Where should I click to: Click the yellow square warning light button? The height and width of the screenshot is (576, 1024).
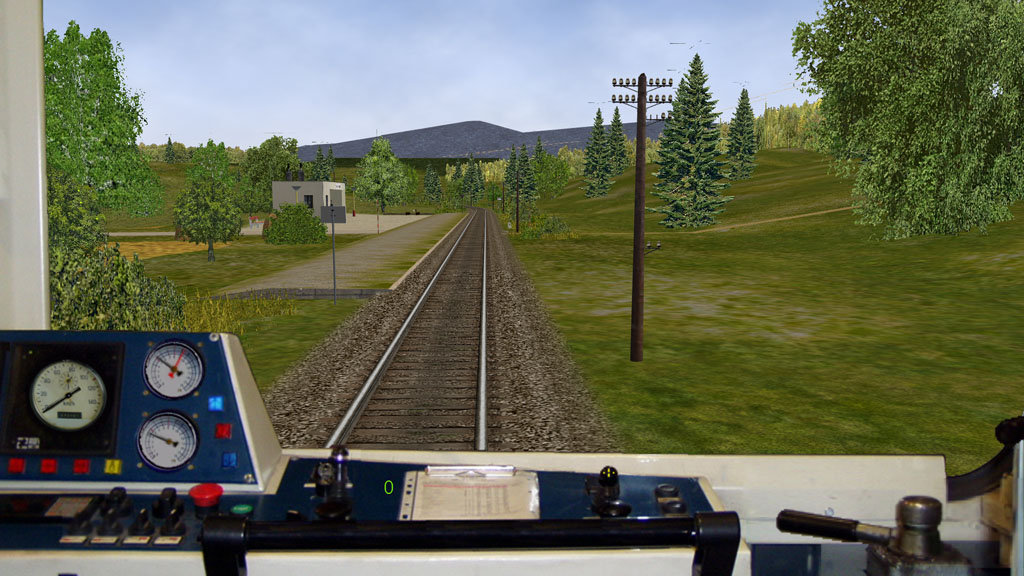pos(113,466)
